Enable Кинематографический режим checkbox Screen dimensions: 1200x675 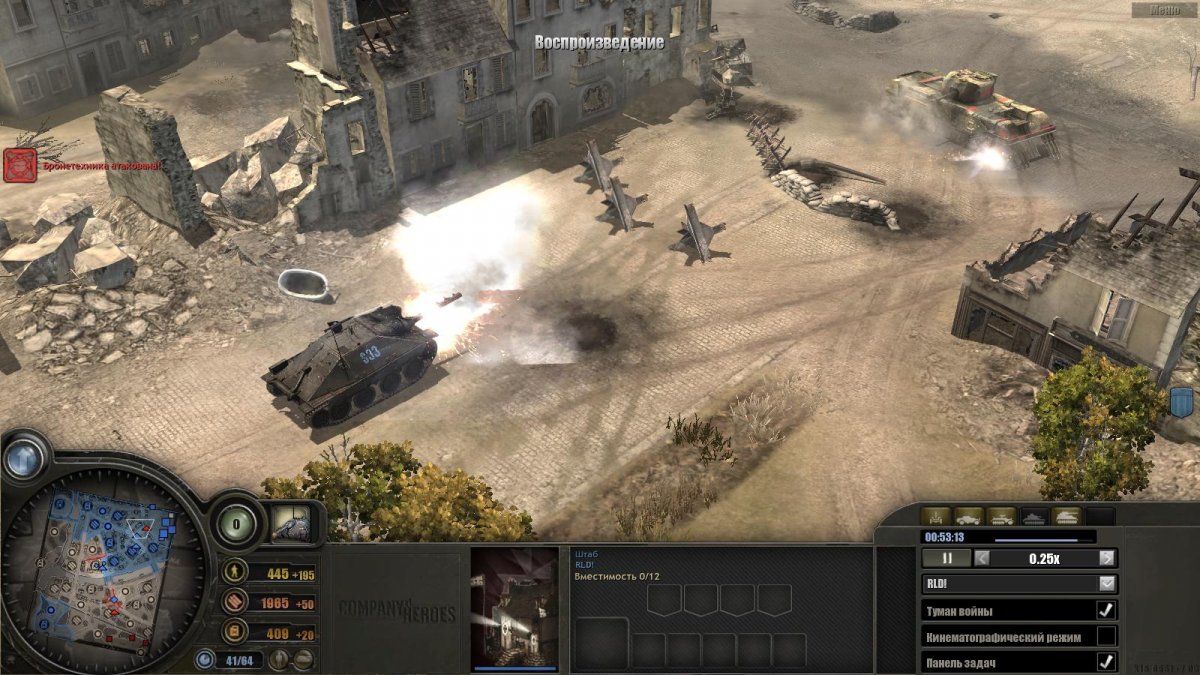pyautogui.click(x=1106, y=636)
